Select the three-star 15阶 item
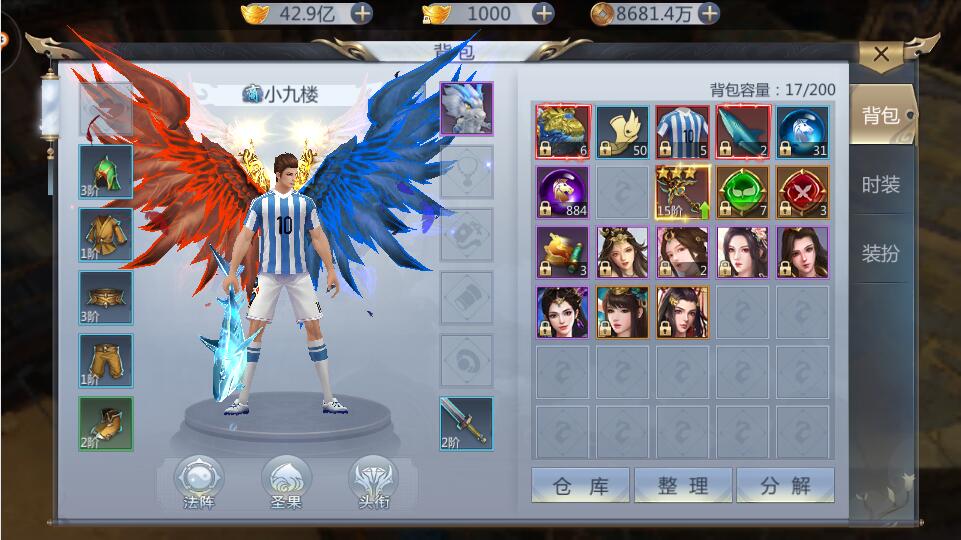961x540 pixels. point(682,192)
